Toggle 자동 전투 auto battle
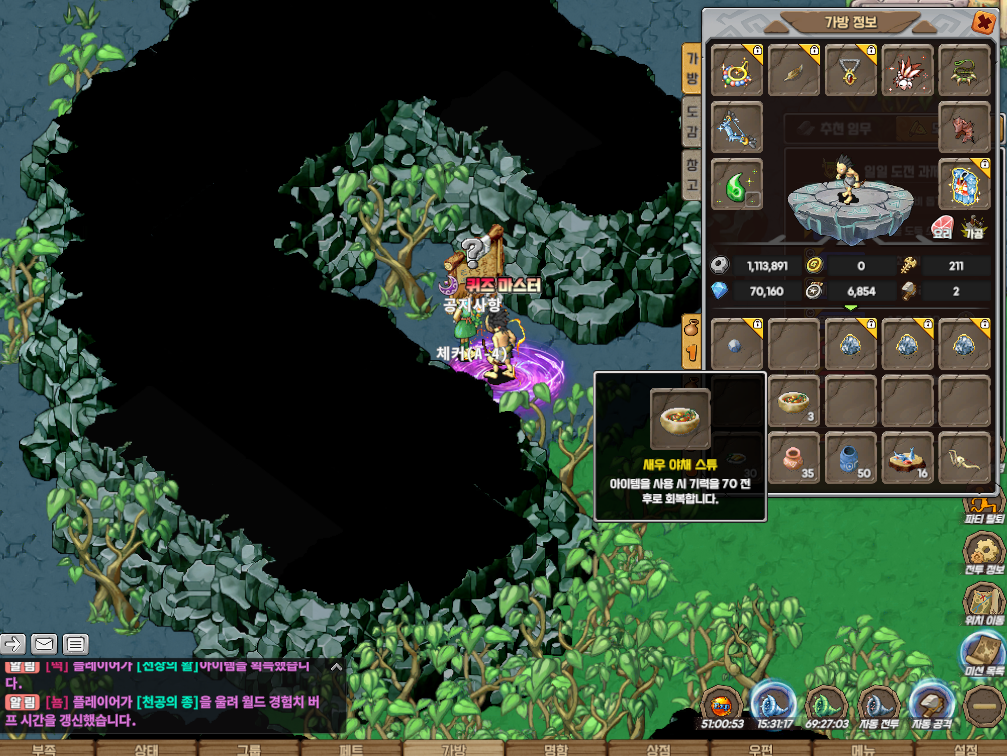This screenshot has width=1007, height=756. pos(879,705)
